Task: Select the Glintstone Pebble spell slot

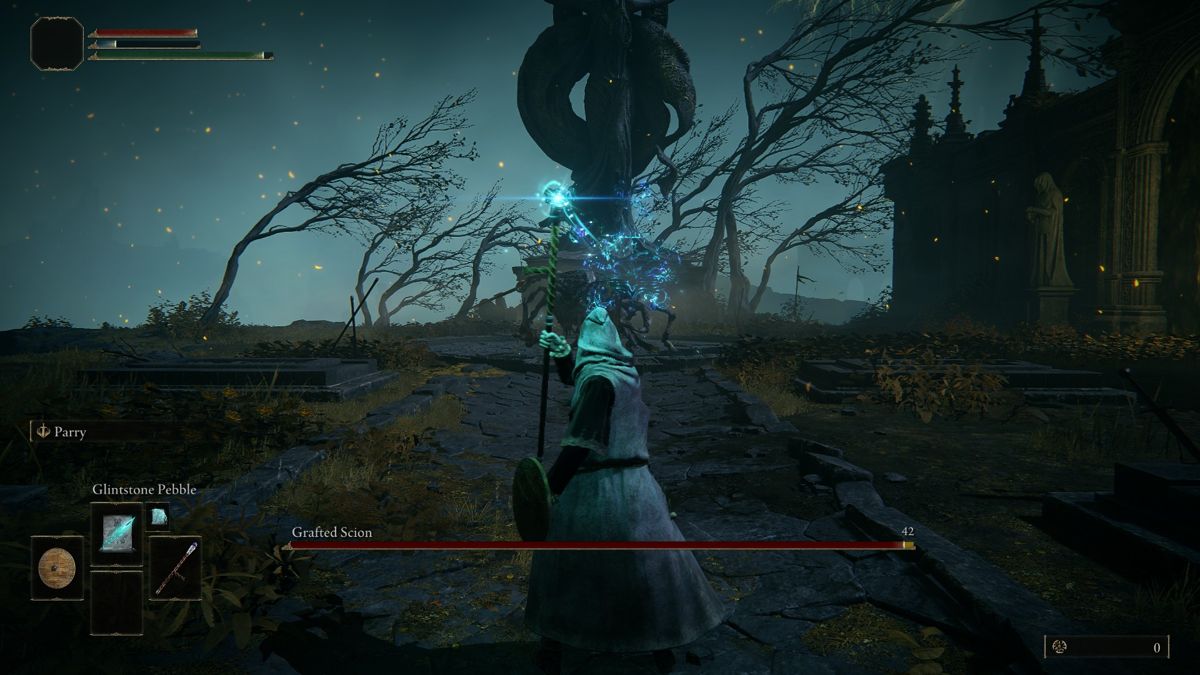Action: (116, 533)
